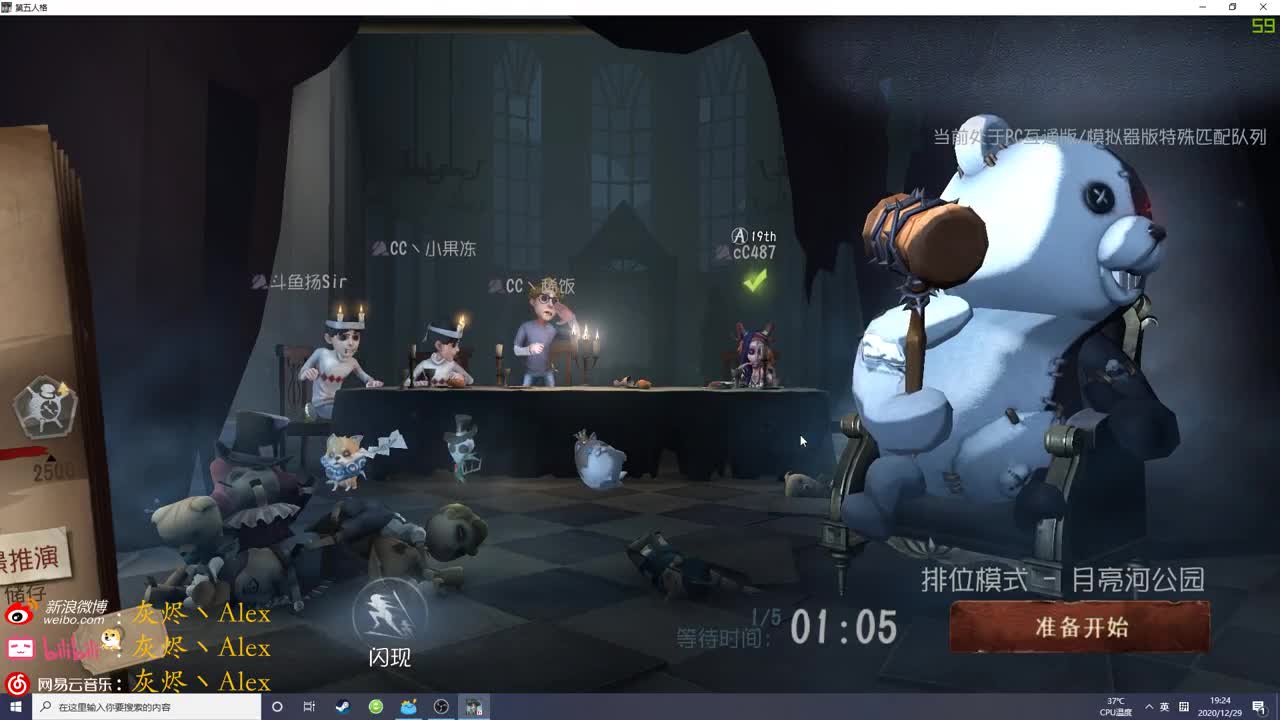1280x720 pixels.
Task: Launch Steam from the taskbar
Action: point(342,707)
